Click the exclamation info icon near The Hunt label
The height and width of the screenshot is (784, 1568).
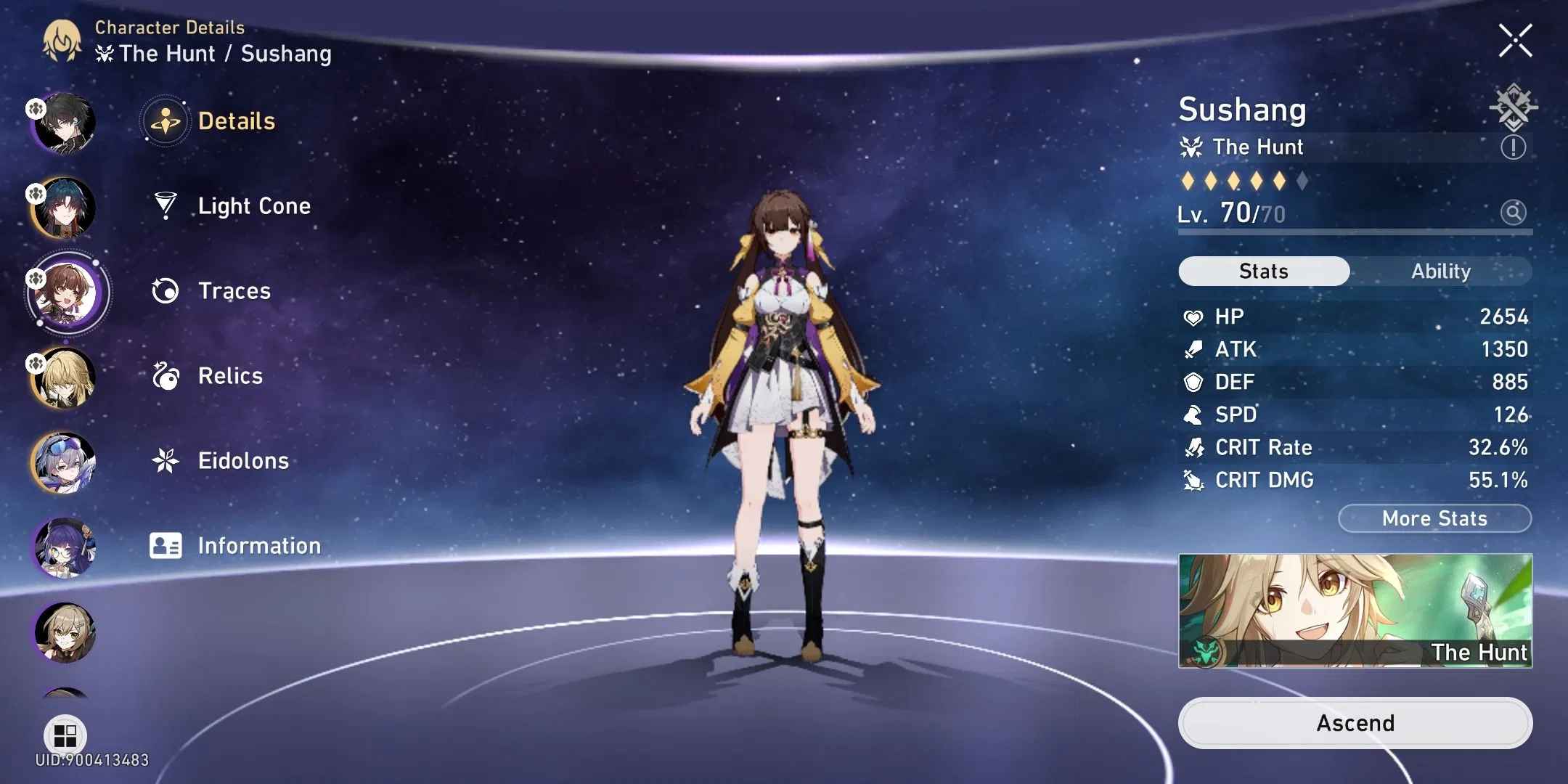[x=1514, y=147]
